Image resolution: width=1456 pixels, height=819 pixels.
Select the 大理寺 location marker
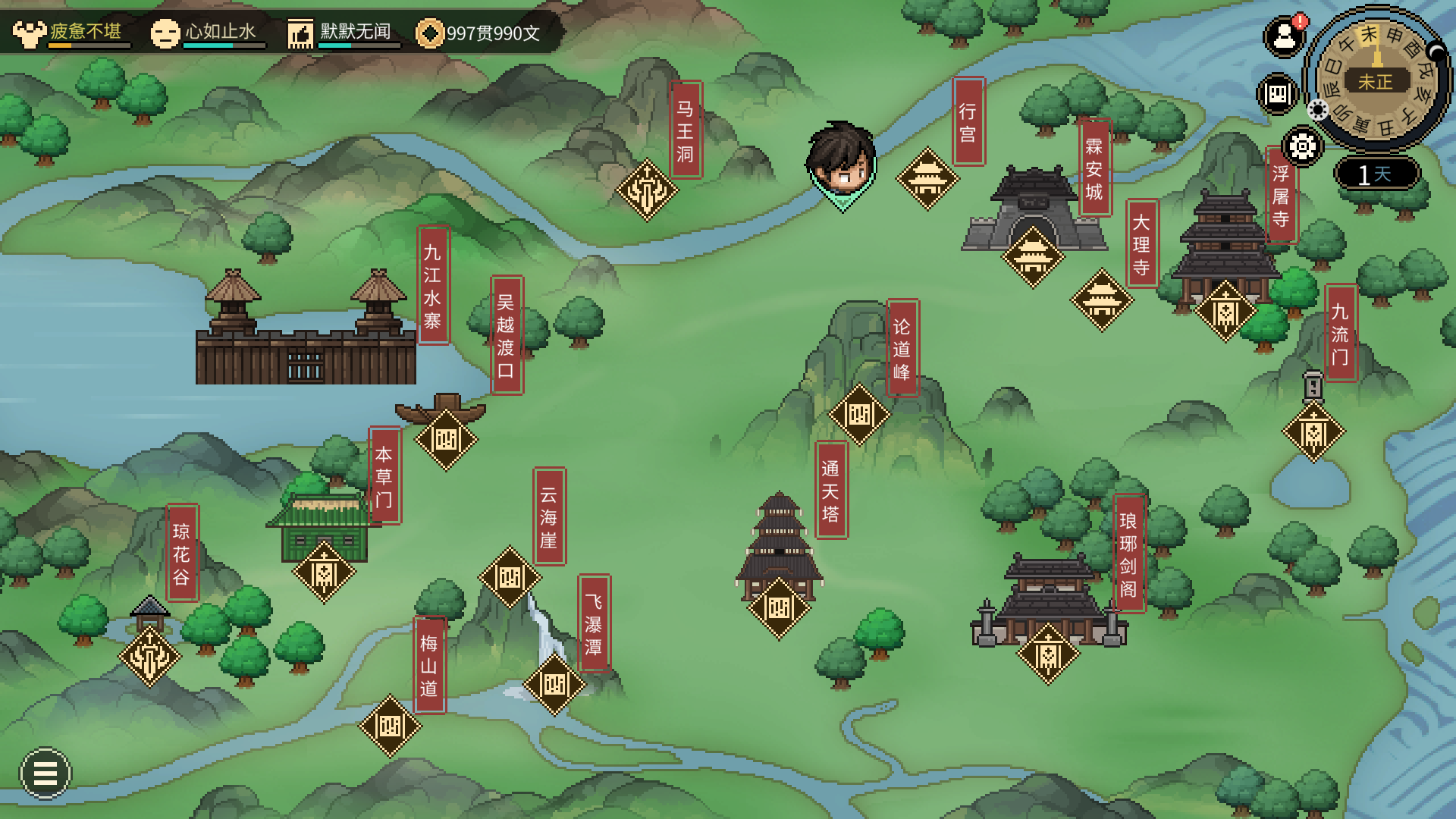(1102, 300)
